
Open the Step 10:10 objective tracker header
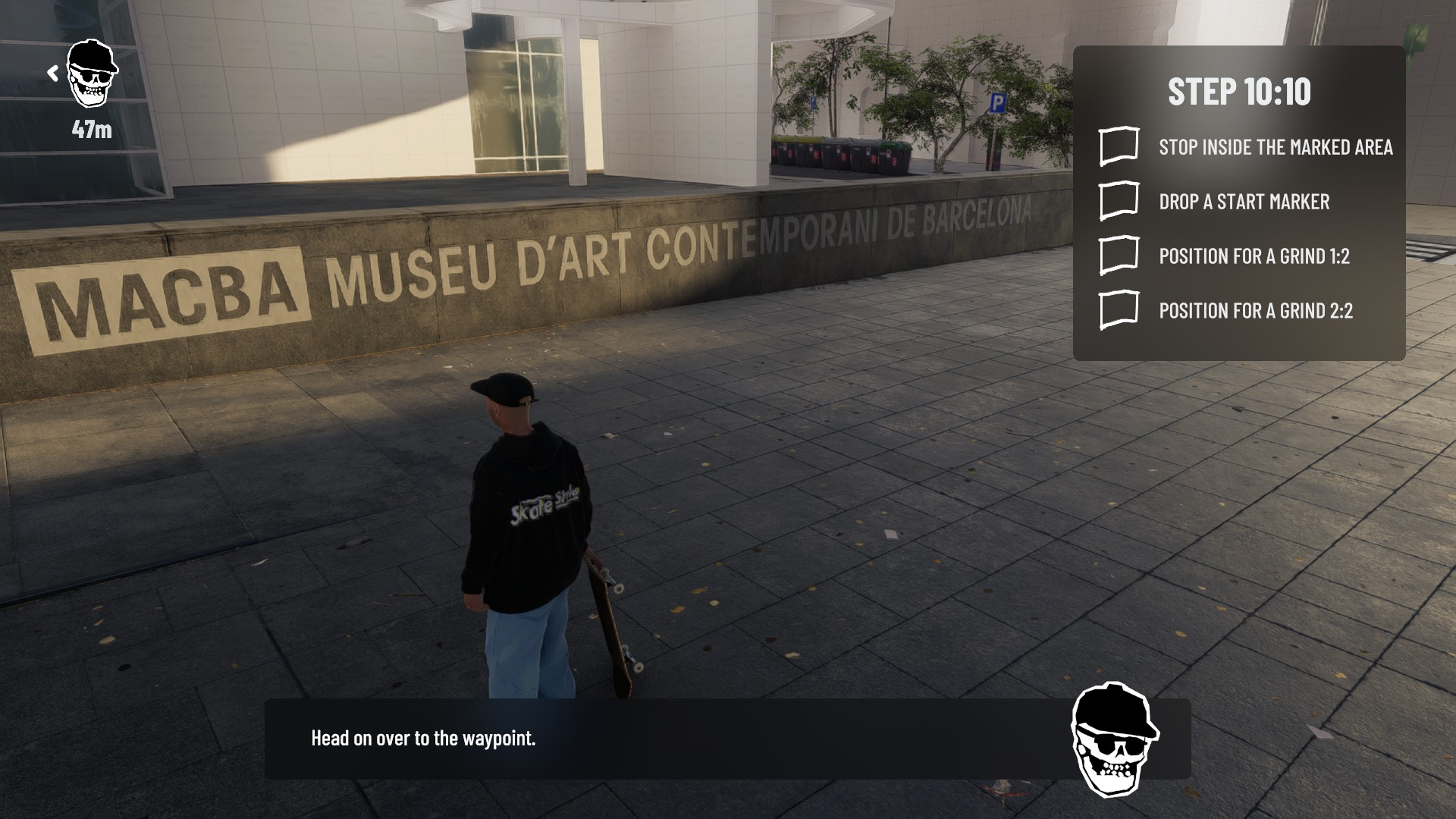(1238, 92)
